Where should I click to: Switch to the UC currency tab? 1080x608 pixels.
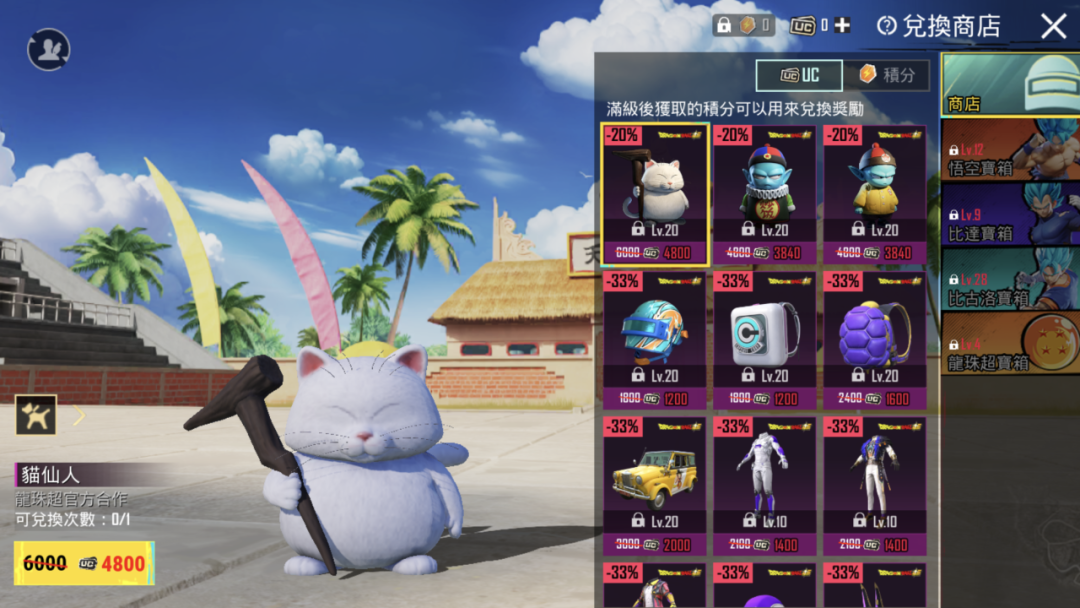click(798, 75)
